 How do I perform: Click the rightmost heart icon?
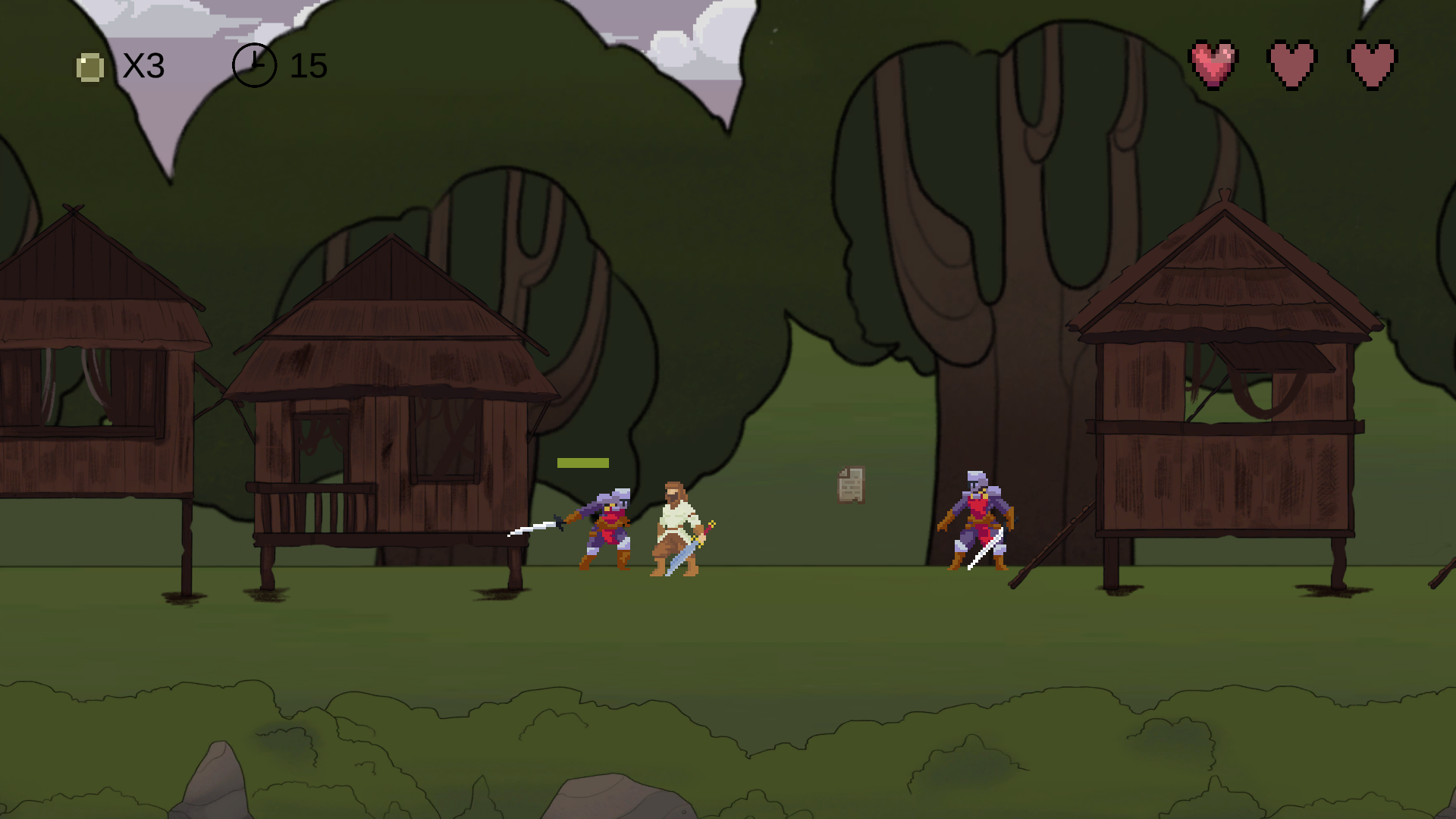(x=1370, y=62)
